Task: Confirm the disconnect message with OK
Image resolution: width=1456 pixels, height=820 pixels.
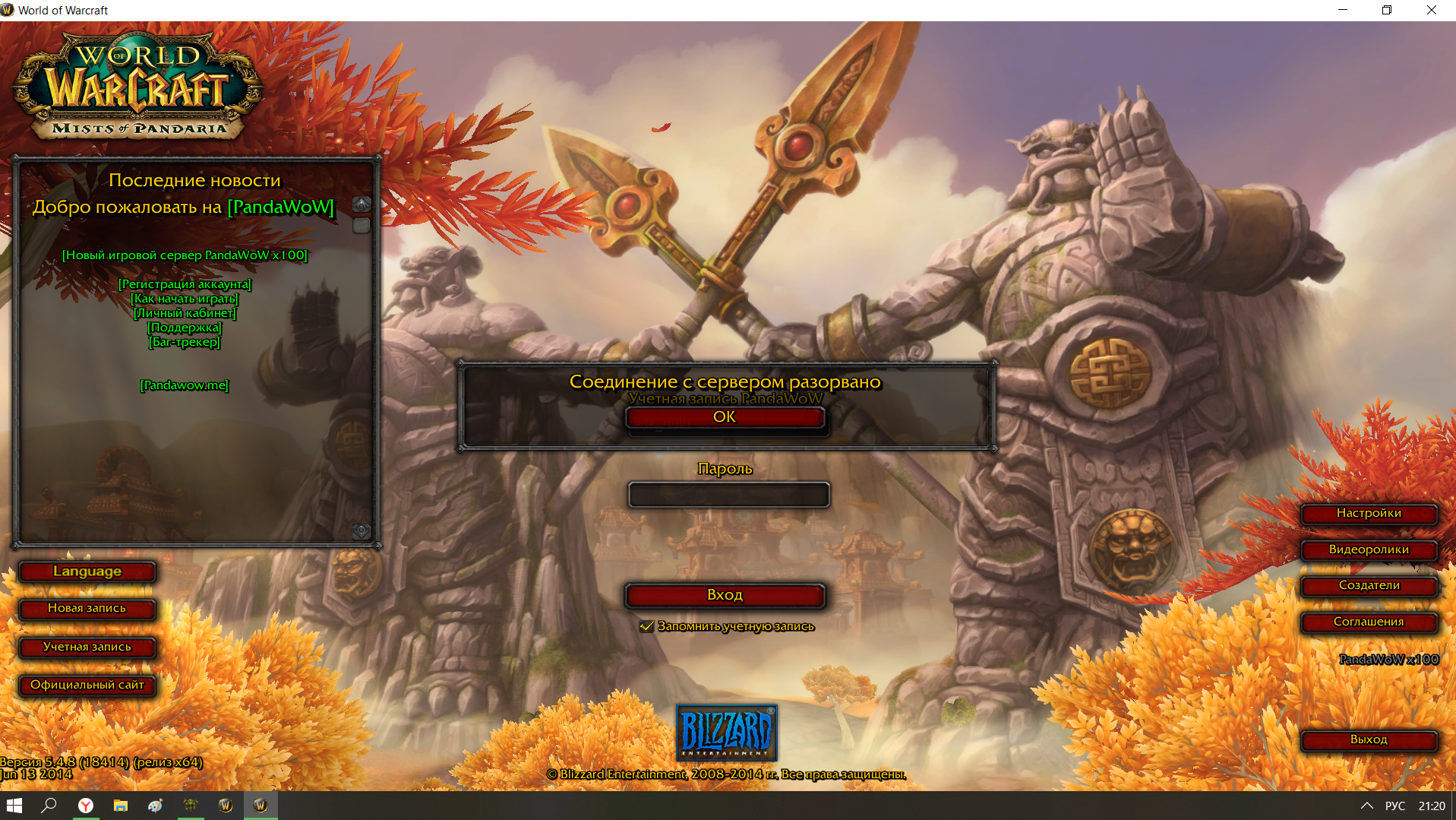Action: click(x=725, y=417)
